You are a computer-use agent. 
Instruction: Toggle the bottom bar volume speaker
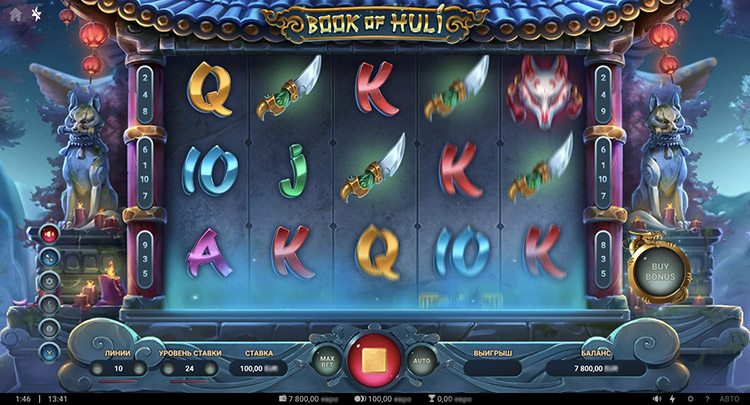655,398
